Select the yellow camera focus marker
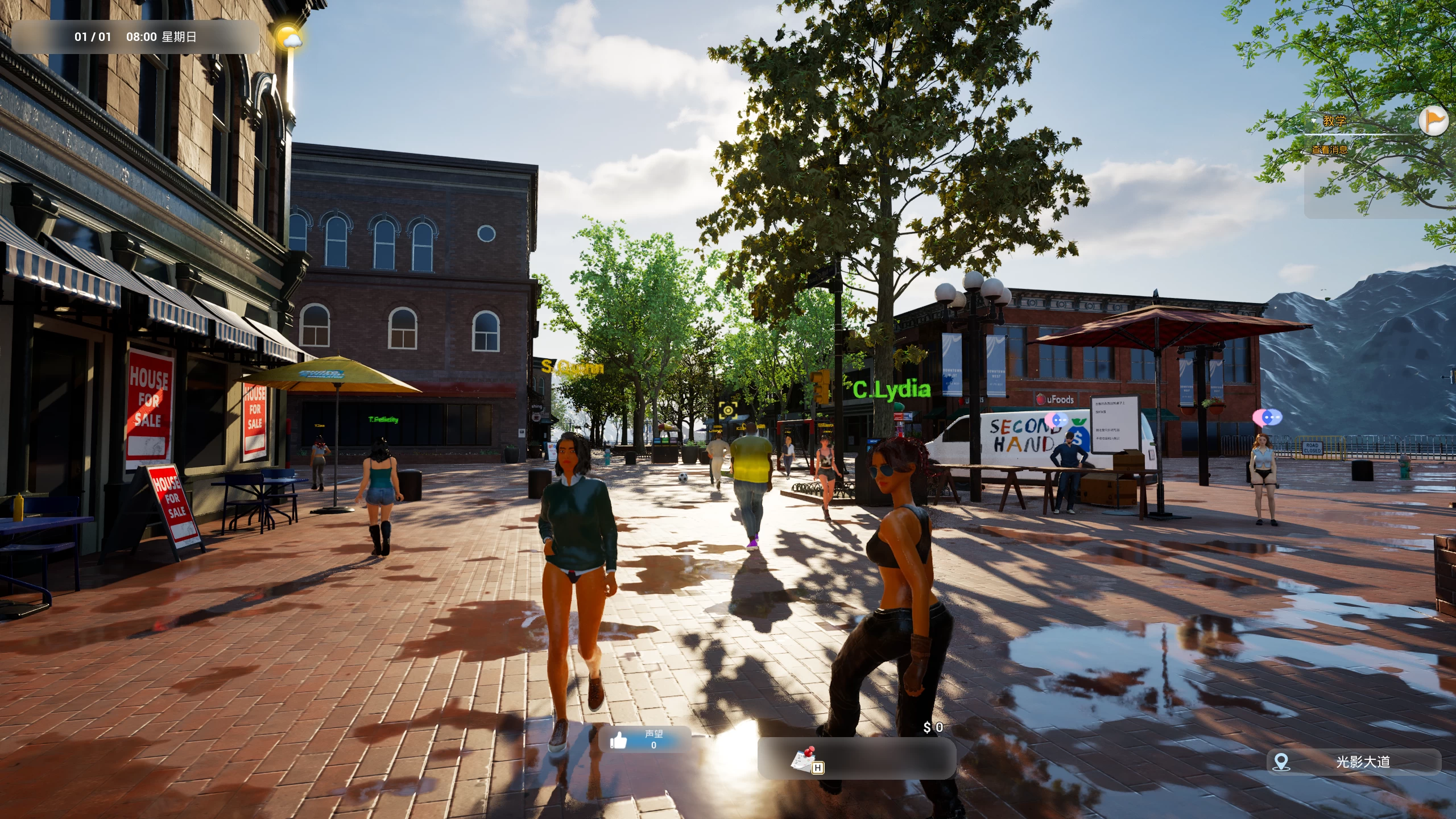 click(728, 409)
